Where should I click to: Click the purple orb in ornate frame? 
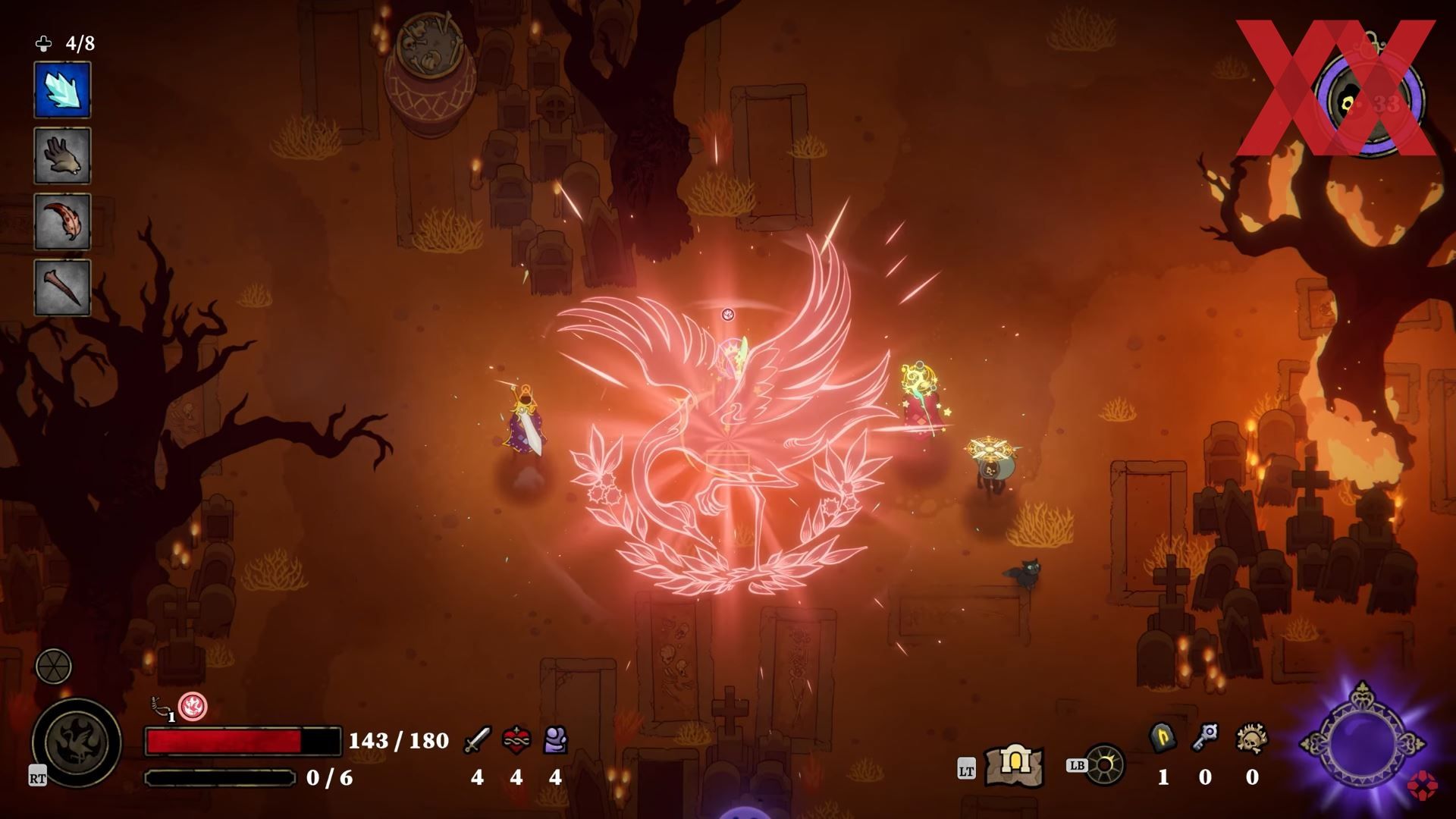pyautogui.click(x=1362, y=744)
